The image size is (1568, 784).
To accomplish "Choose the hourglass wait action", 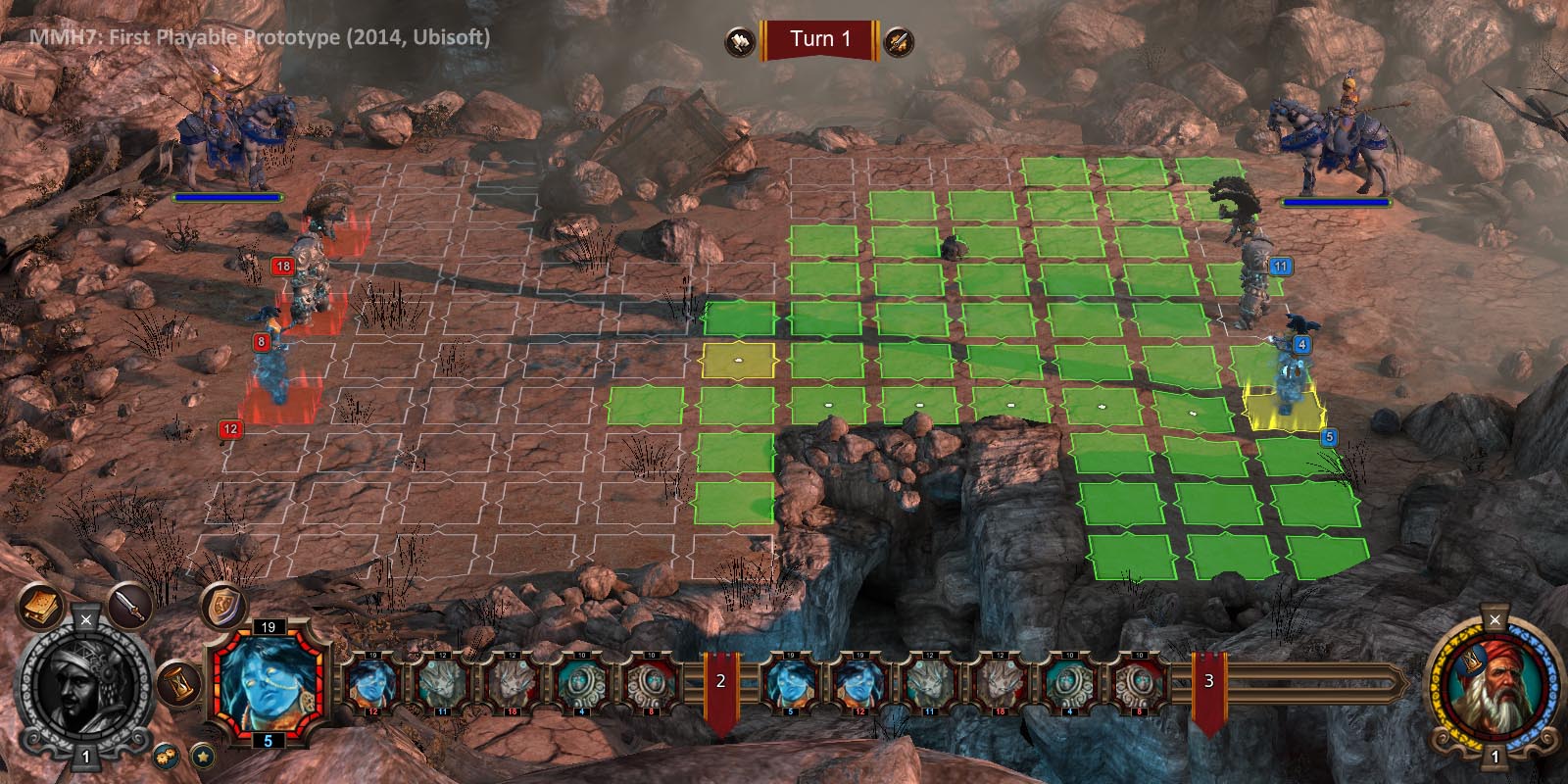I will (178, 682).
